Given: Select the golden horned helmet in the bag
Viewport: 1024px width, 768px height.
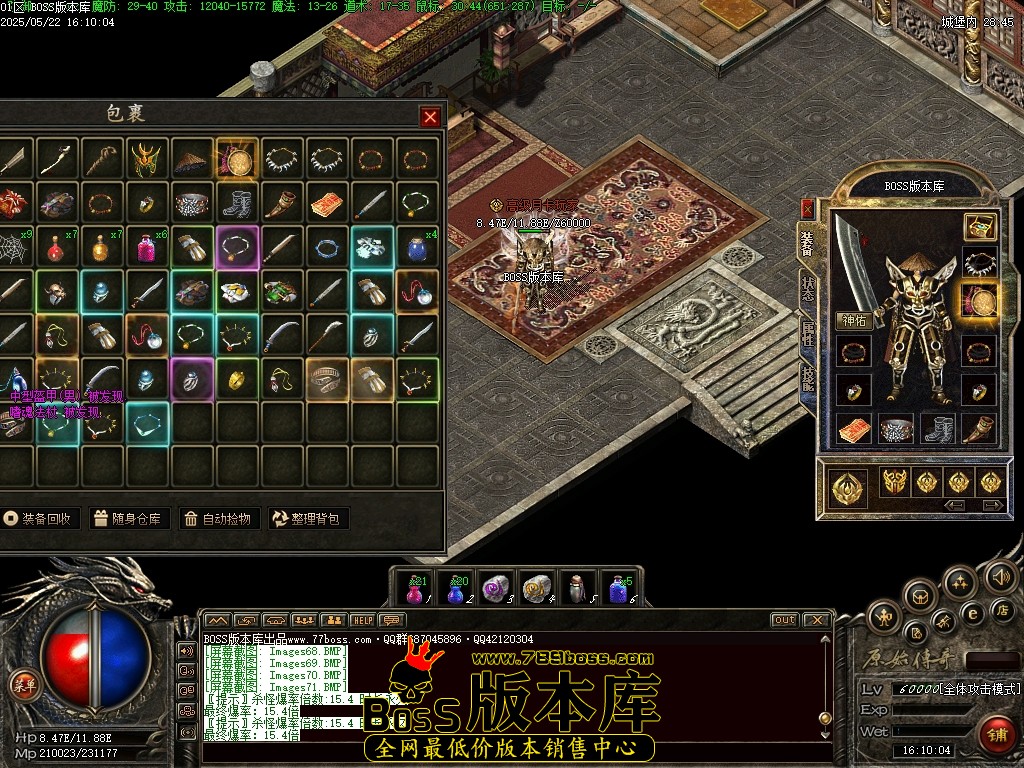Looking at the screenshot, I should coord(148,158).
